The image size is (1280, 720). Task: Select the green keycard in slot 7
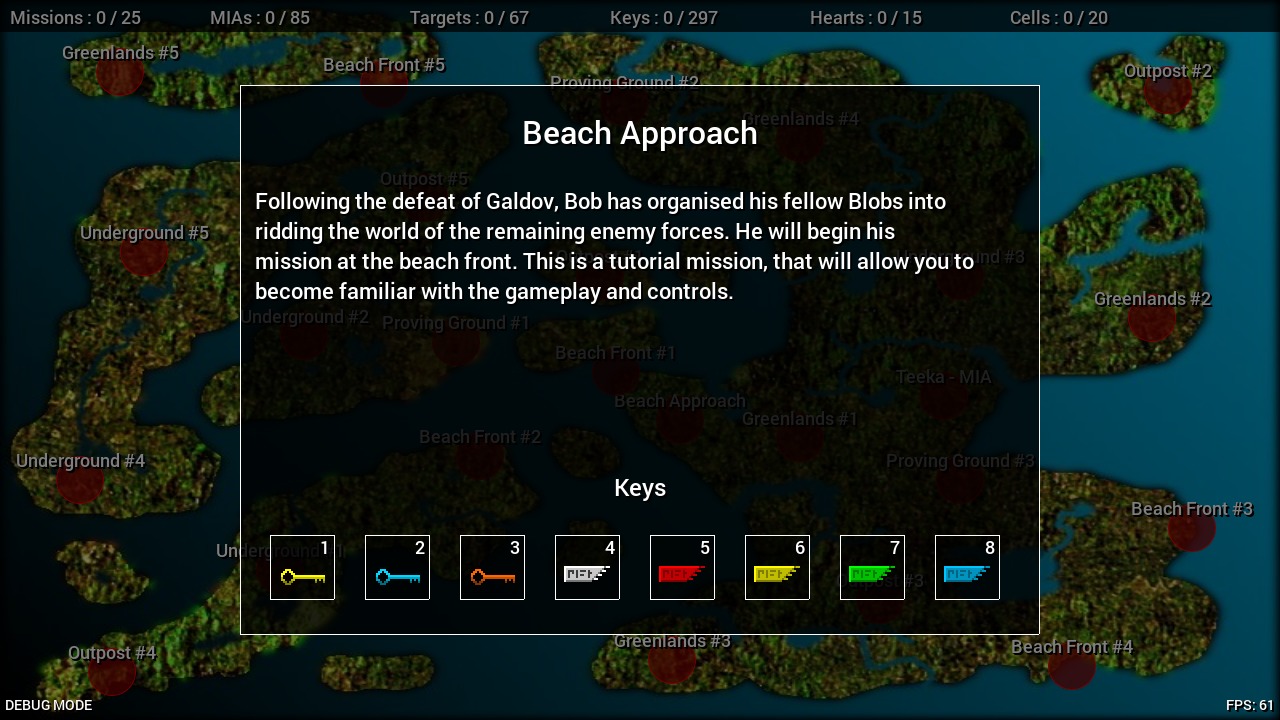click(872, 568)
